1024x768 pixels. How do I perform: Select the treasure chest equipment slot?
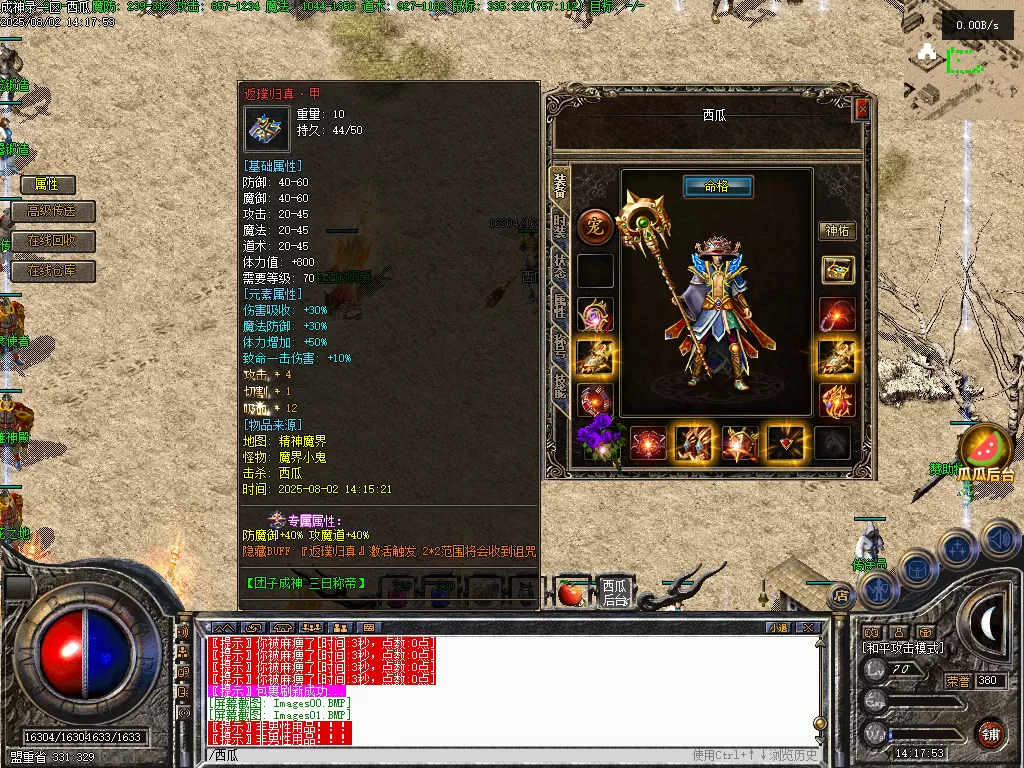point(838,270)
